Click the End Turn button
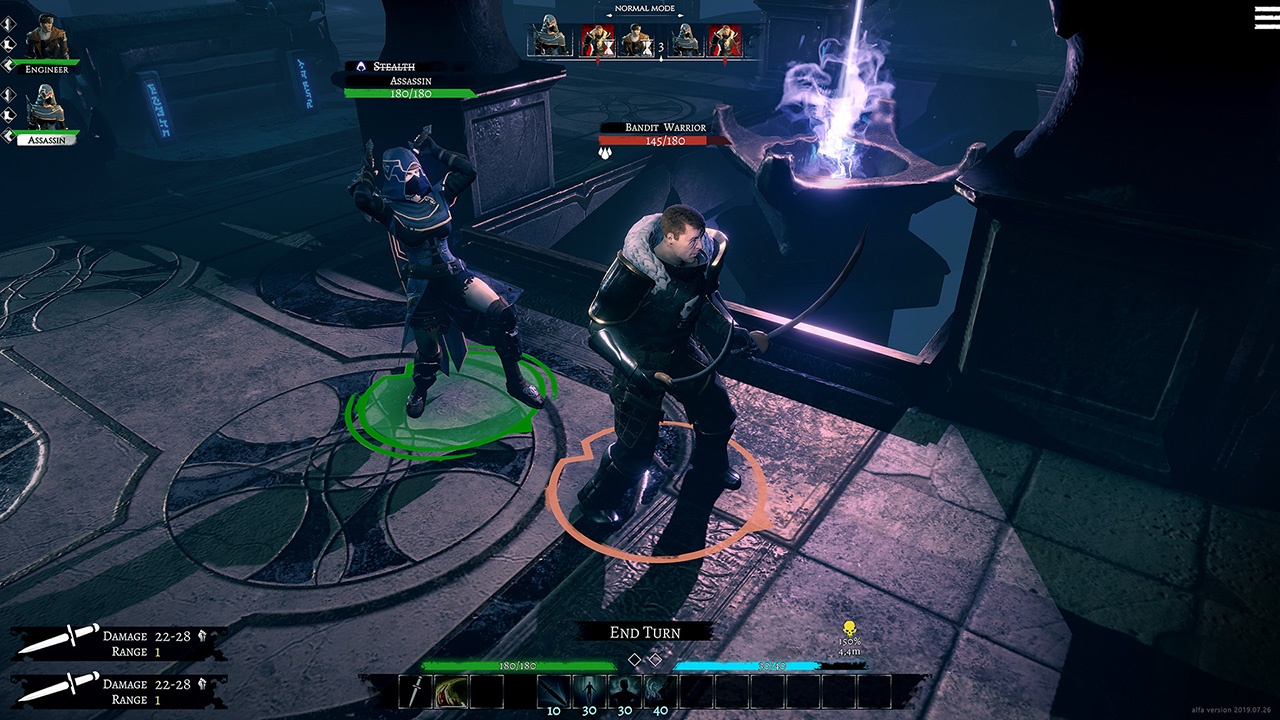Image resolution: width=1280 pixels, height=720 pixels. pos(645,632)
